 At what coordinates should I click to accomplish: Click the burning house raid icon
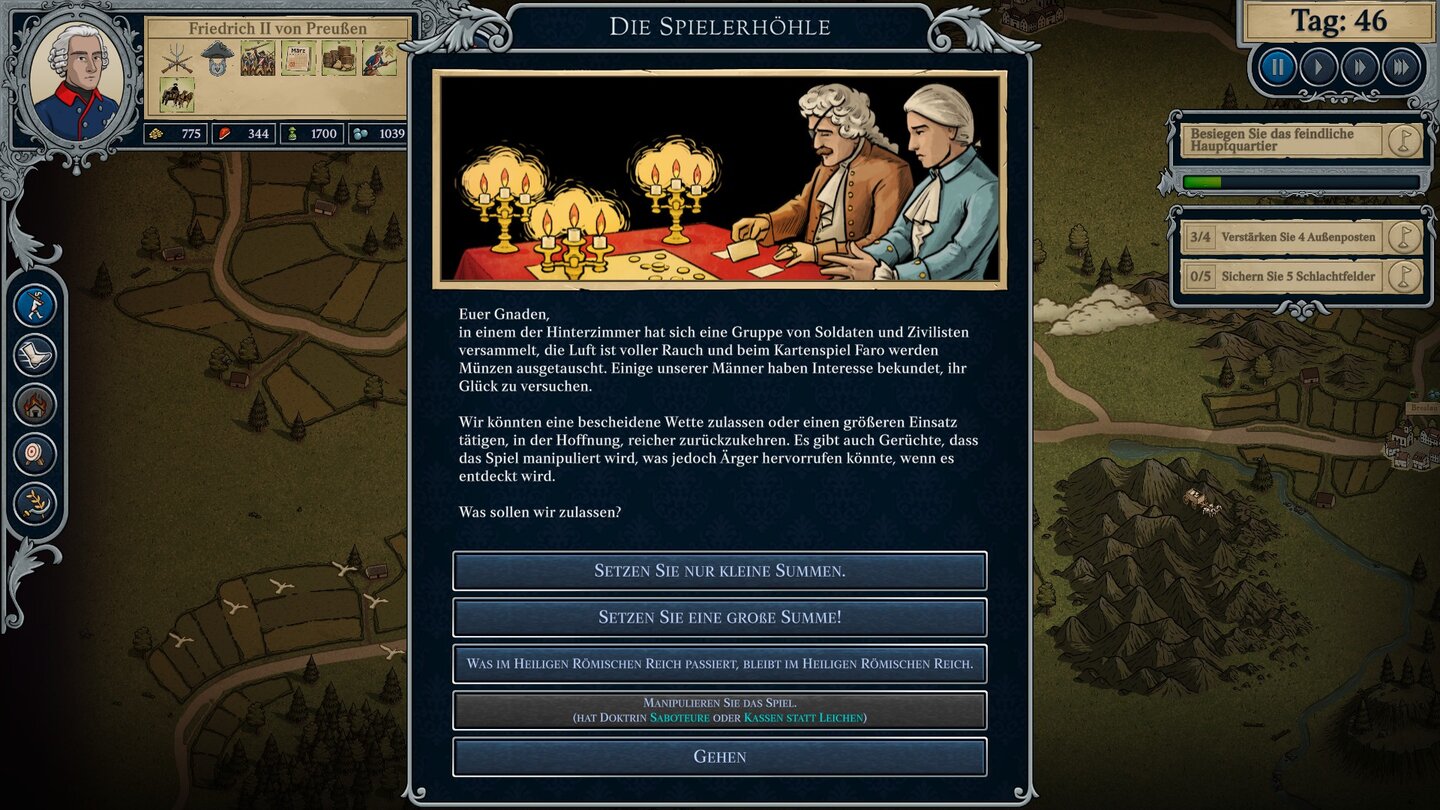(35, 405)
